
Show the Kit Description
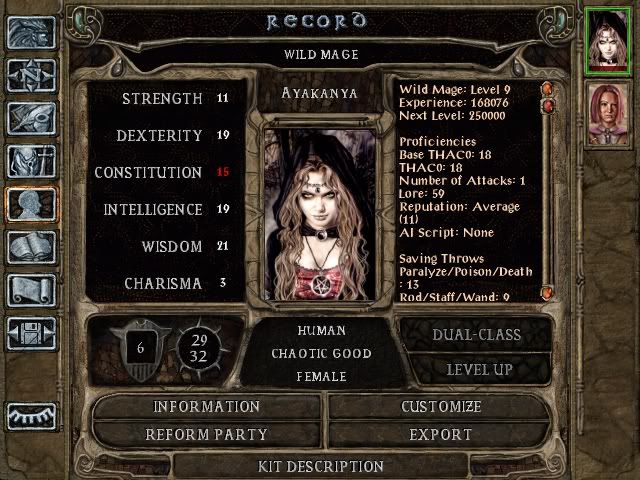pyautogui.click(x=320, y=466)
